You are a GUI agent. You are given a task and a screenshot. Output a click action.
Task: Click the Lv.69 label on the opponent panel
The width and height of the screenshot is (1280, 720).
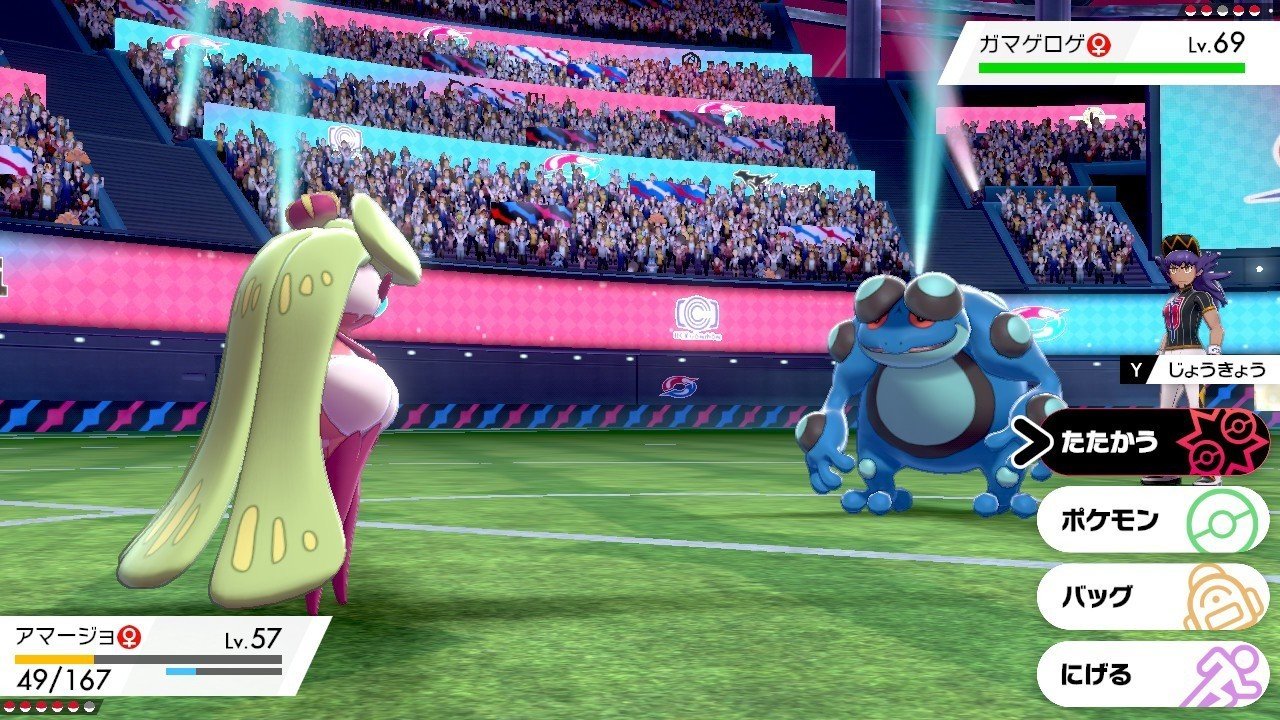click(1215, 43)
